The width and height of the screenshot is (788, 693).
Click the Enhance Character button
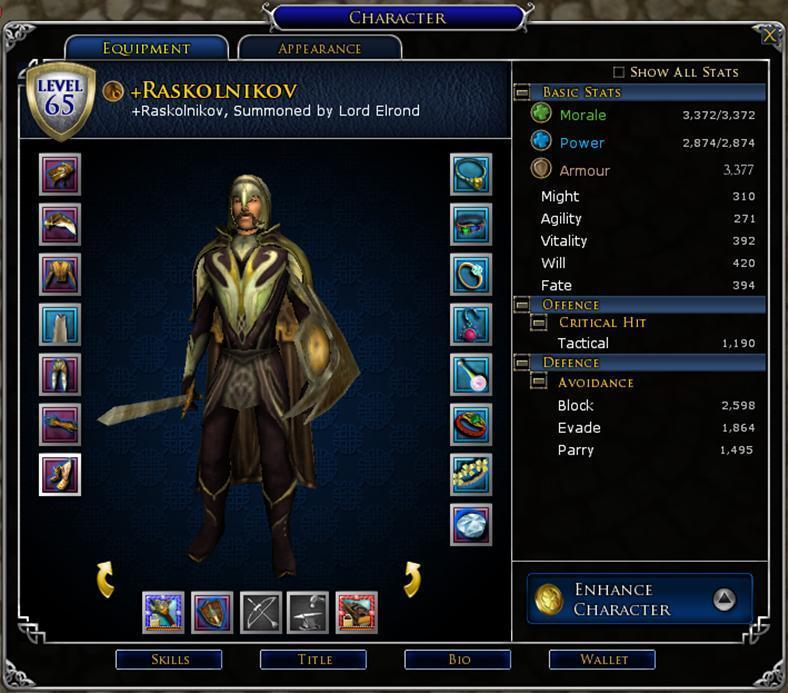pos(639,599)
